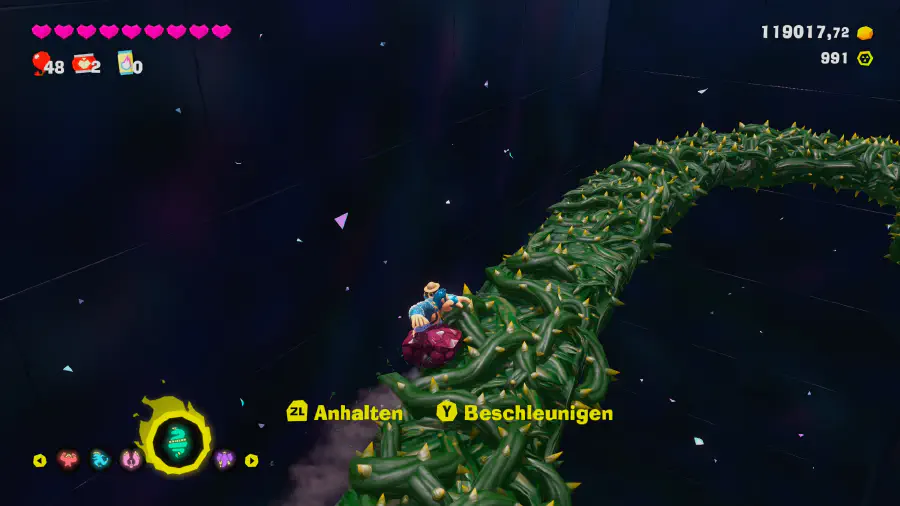Viewport: 900px width, 506px height.
Task: Select the red balloon item icon
Action: (41, 64)
